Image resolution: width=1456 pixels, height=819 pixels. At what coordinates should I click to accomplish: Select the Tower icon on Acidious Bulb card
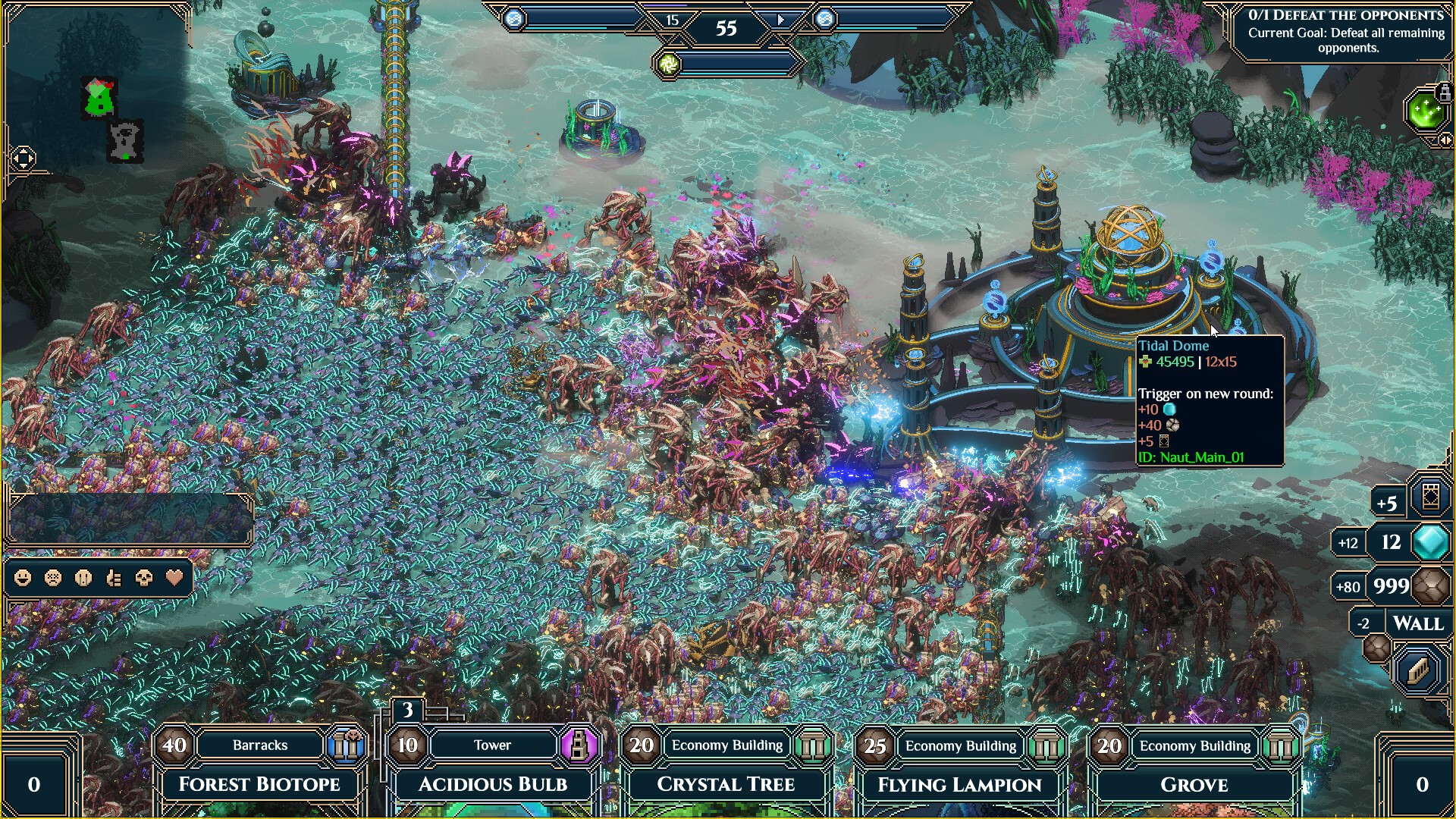[x=580, y=745]
